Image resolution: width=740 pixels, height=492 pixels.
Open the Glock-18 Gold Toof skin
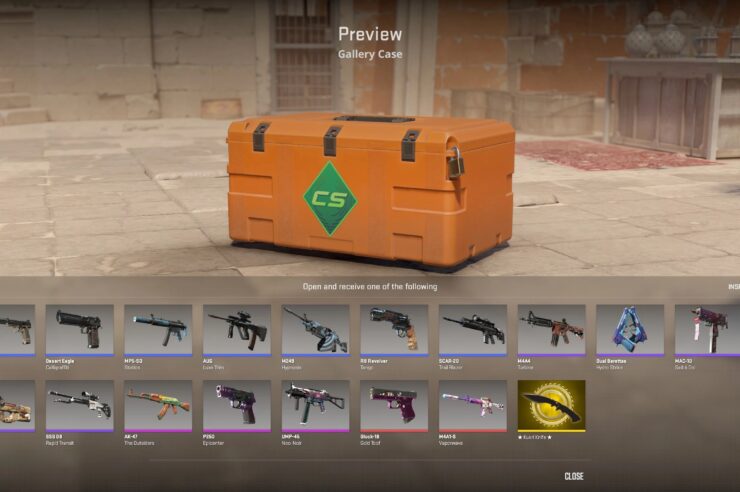[x=393, y=405]
